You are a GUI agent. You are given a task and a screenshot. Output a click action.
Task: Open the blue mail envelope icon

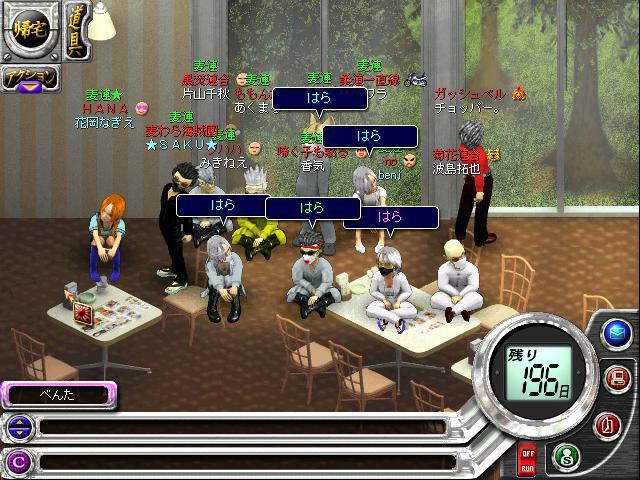[x=614, y=335]
